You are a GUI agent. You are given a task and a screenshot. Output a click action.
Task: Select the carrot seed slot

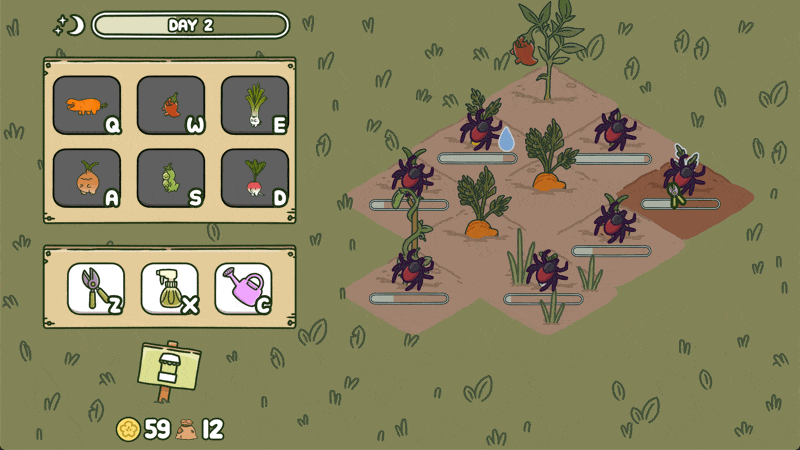pos(87,105)
